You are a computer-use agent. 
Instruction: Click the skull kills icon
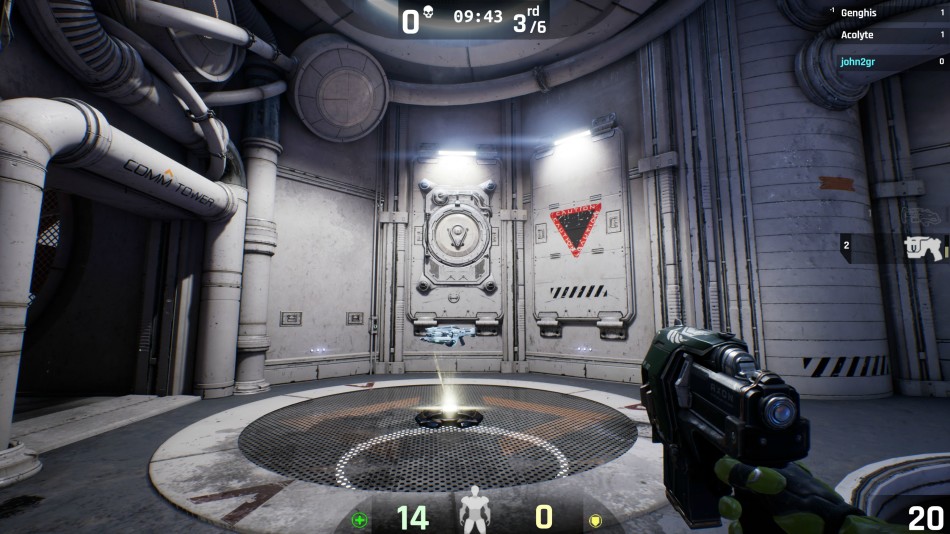(x=428, y=17)
